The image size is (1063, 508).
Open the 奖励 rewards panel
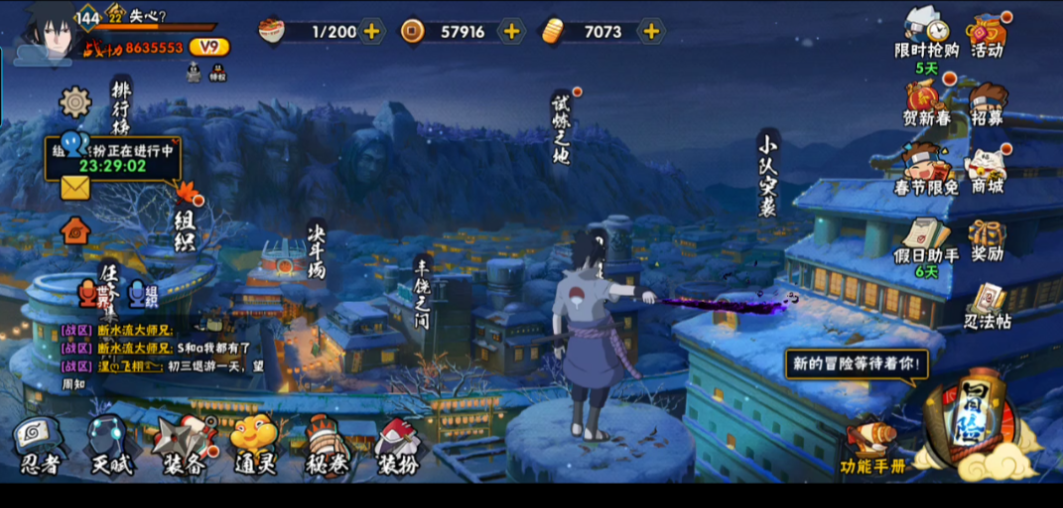click(988, 240)
